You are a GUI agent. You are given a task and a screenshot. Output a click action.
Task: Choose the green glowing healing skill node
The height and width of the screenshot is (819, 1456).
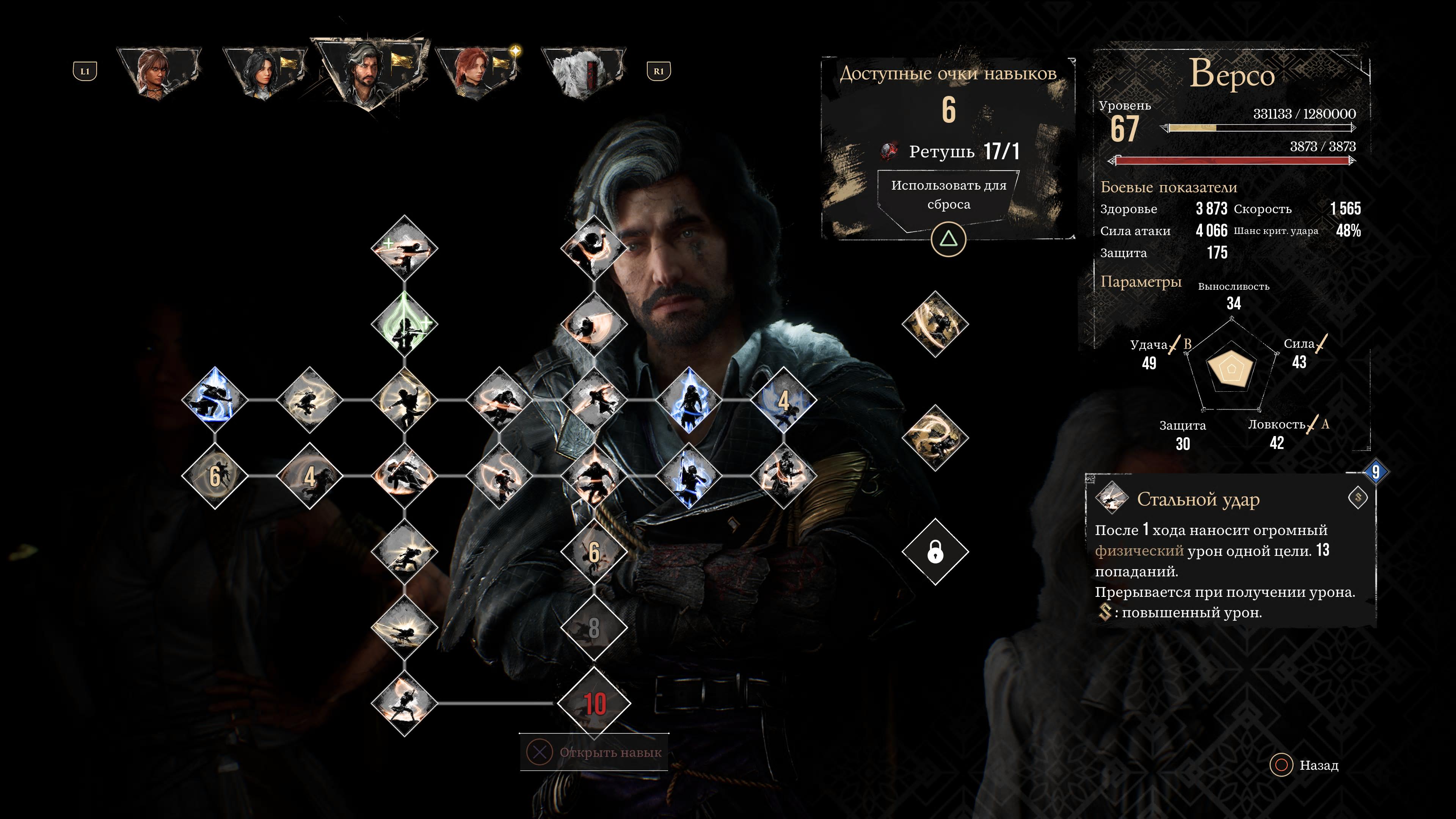click(x=404, y=325)
